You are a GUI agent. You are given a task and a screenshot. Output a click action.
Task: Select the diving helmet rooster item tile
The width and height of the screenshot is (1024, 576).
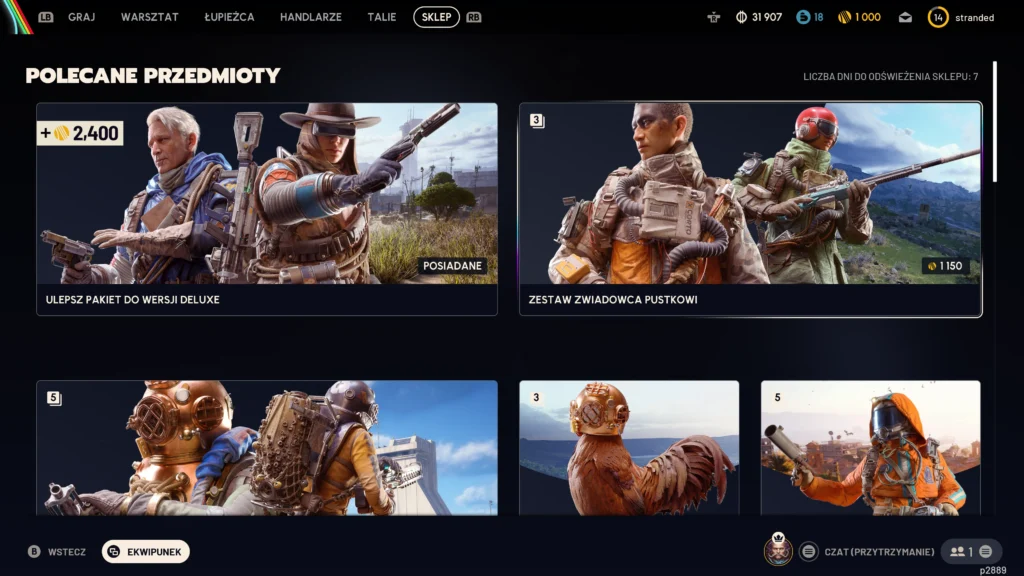tap(629, 448)
